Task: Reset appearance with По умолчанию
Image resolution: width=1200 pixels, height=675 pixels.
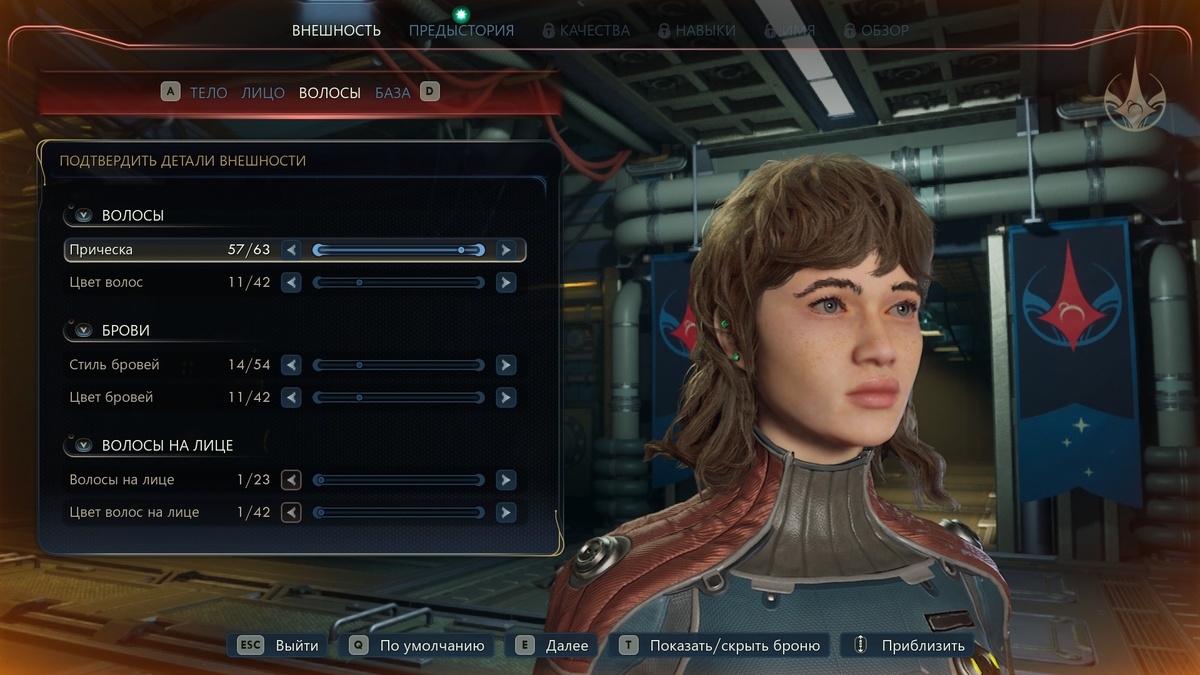Action: [420, 646]
